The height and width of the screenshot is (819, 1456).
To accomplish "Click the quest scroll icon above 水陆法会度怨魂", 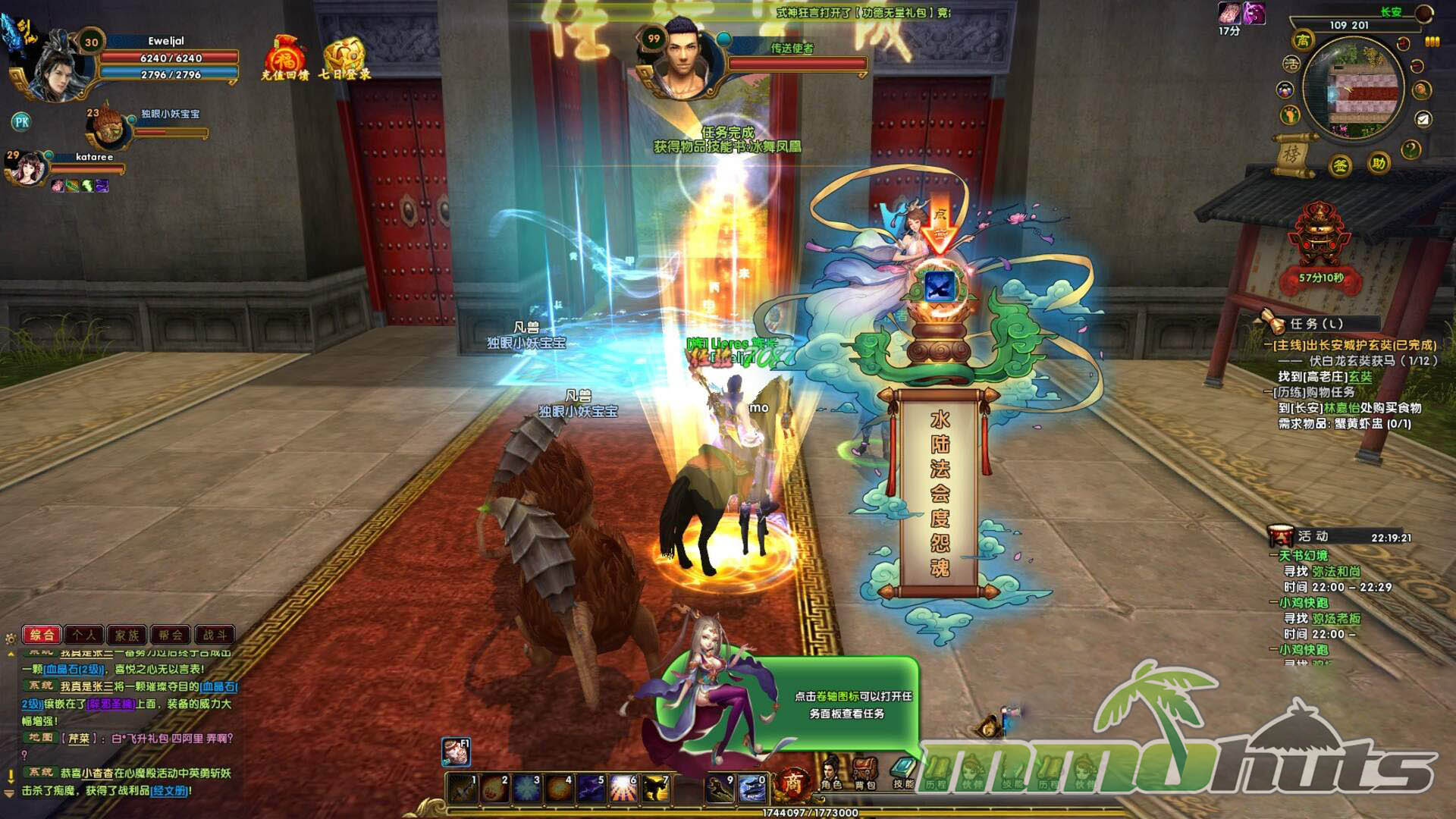I will coord(940,287).
